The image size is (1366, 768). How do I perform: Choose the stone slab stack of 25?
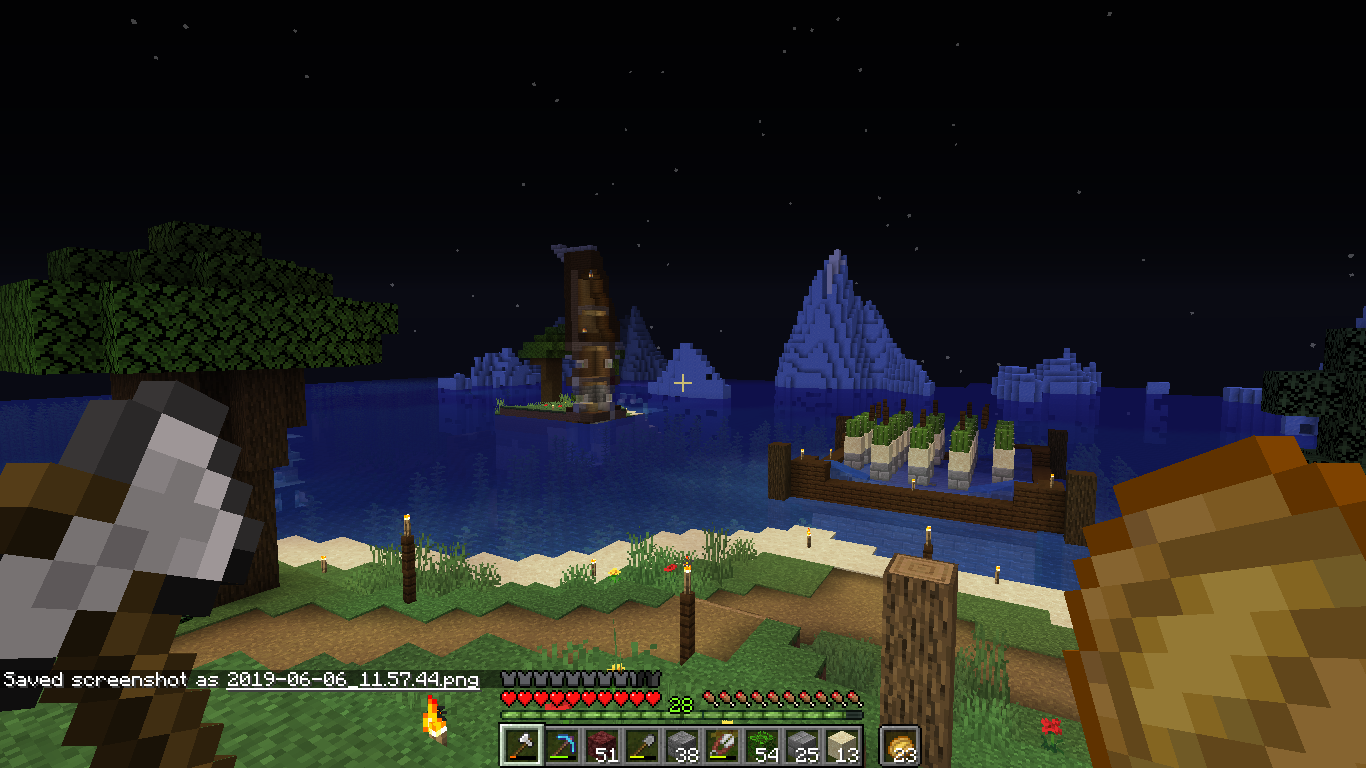pos(802,745)
